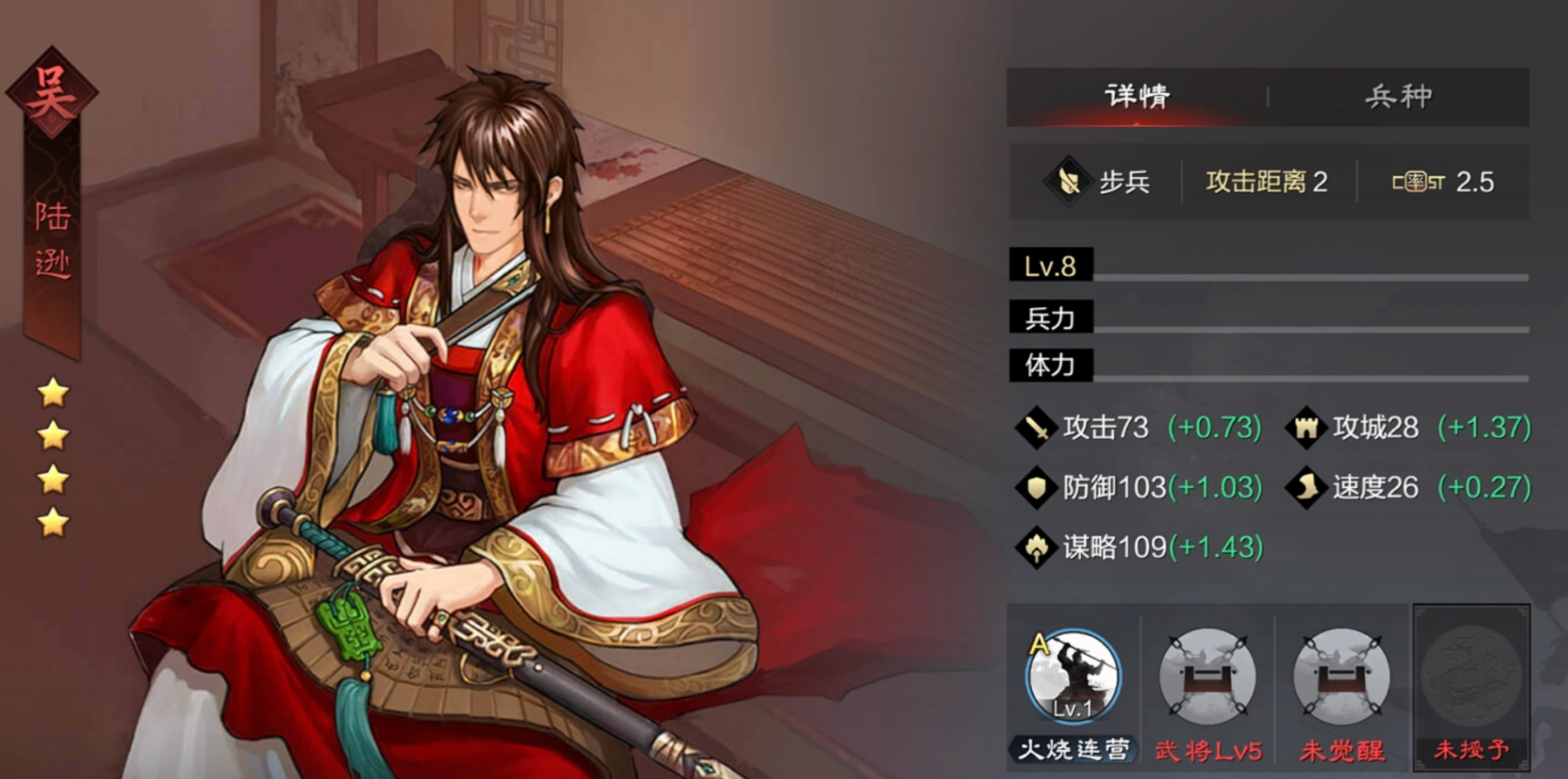Open the 未授予 empty slot
This screenshot has width=1568, height=779.
point(1471,678)
